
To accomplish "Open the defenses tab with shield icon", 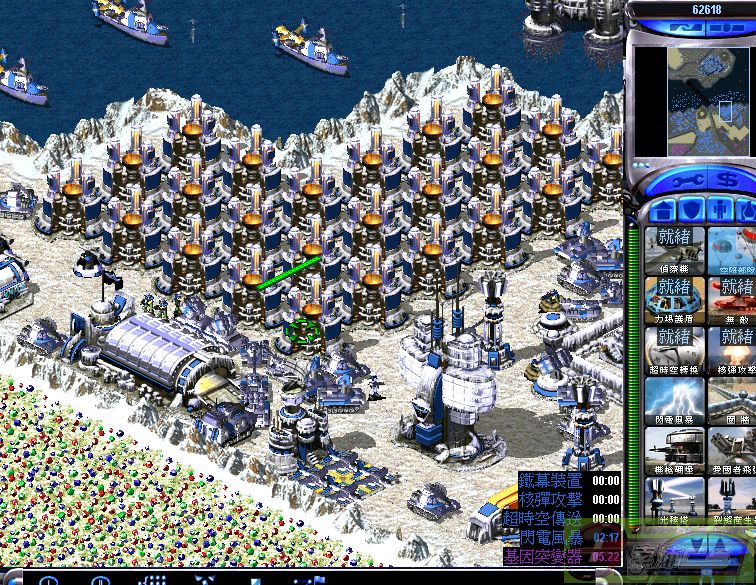I will (x=690, y=211).
